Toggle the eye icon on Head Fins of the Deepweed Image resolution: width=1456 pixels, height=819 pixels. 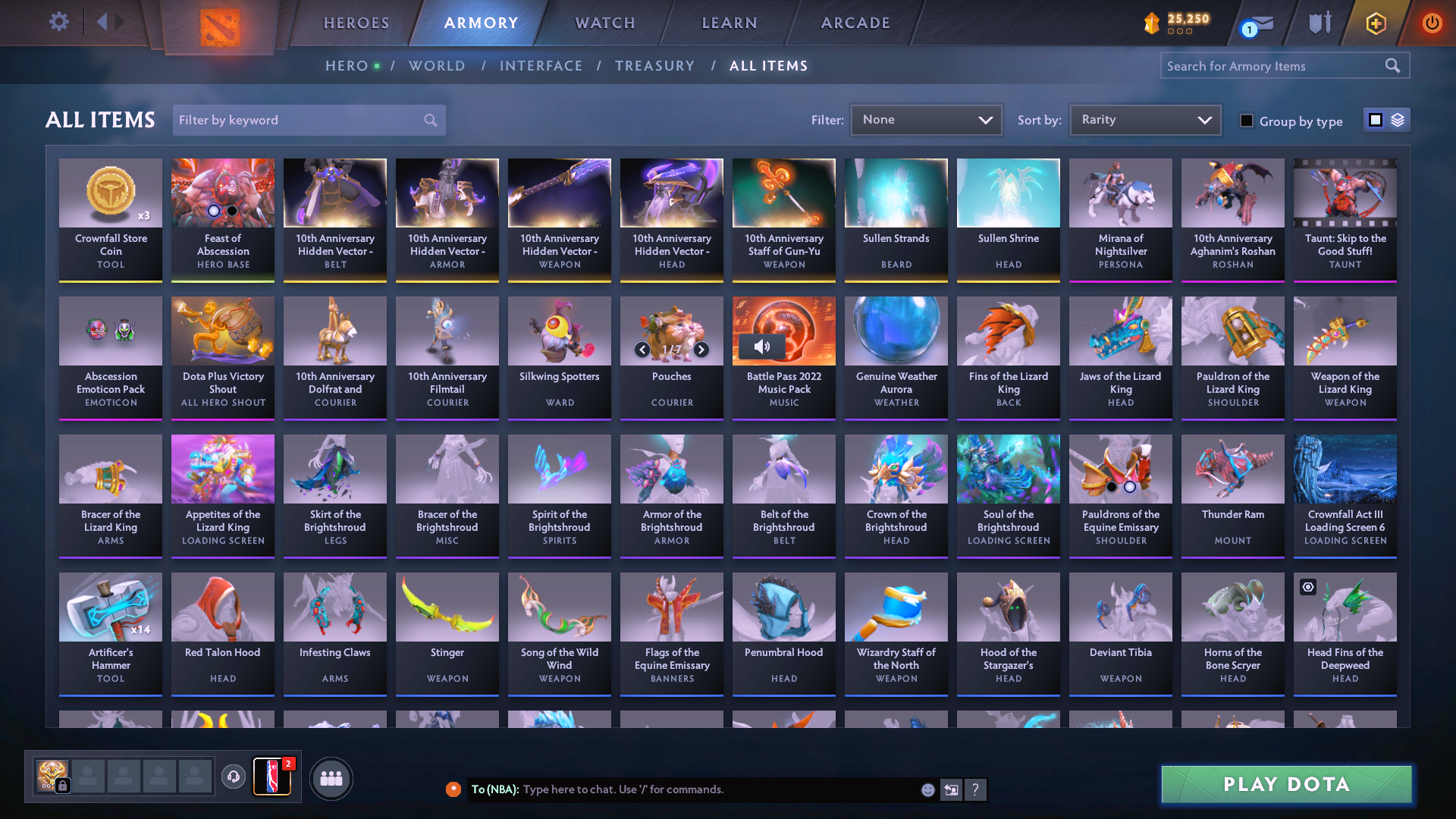(1307, 587)
